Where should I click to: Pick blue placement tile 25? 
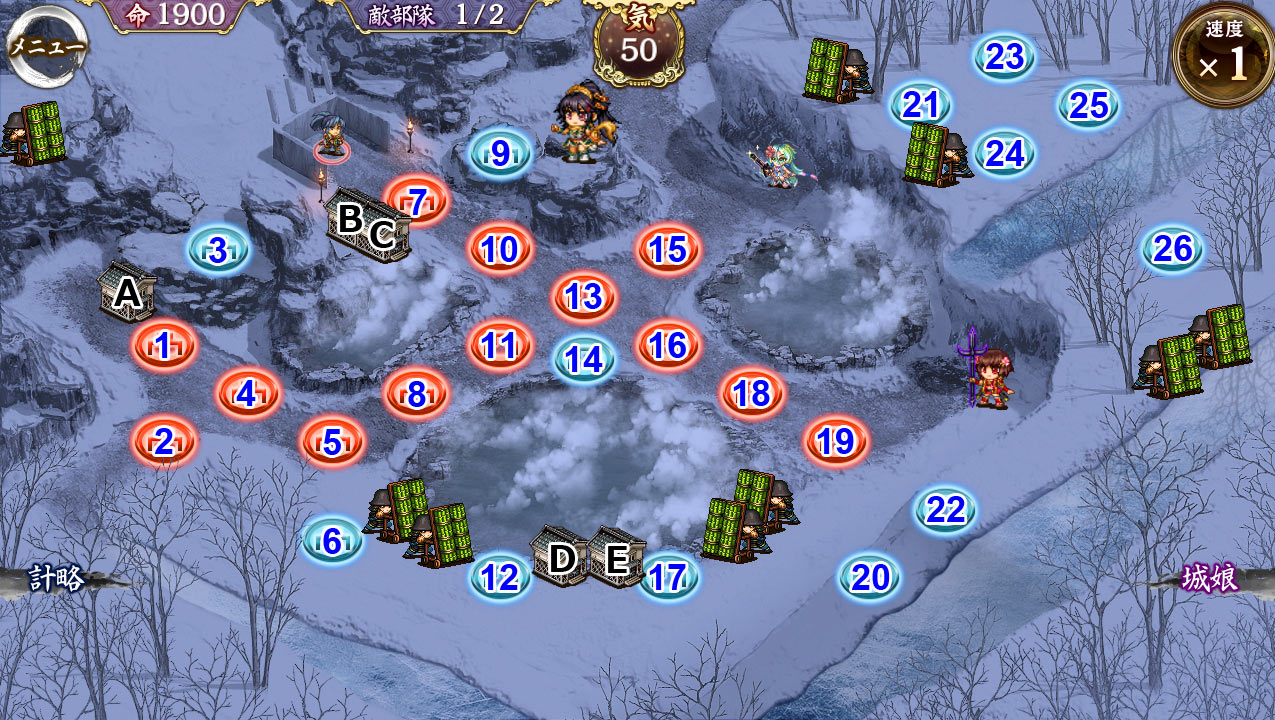[x=1089, y=105]
